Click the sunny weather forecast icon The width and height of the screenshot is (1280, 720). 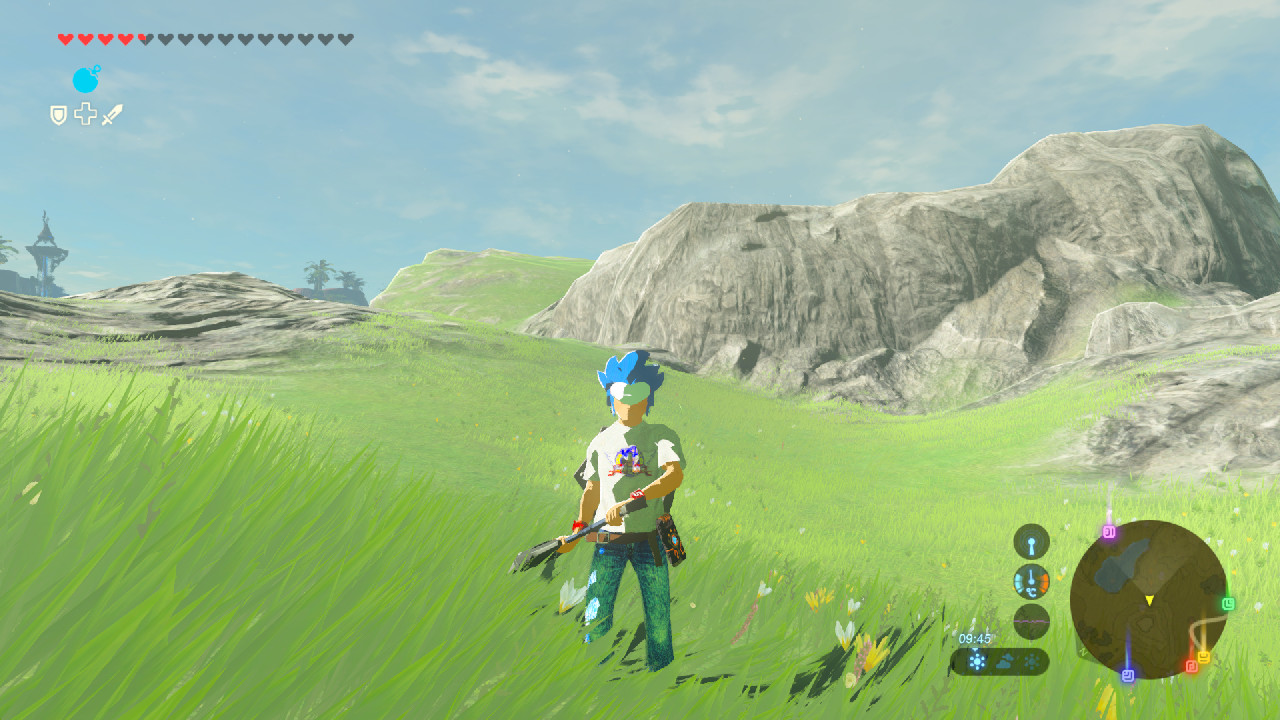pyautogui.click(x=977, y=661)
